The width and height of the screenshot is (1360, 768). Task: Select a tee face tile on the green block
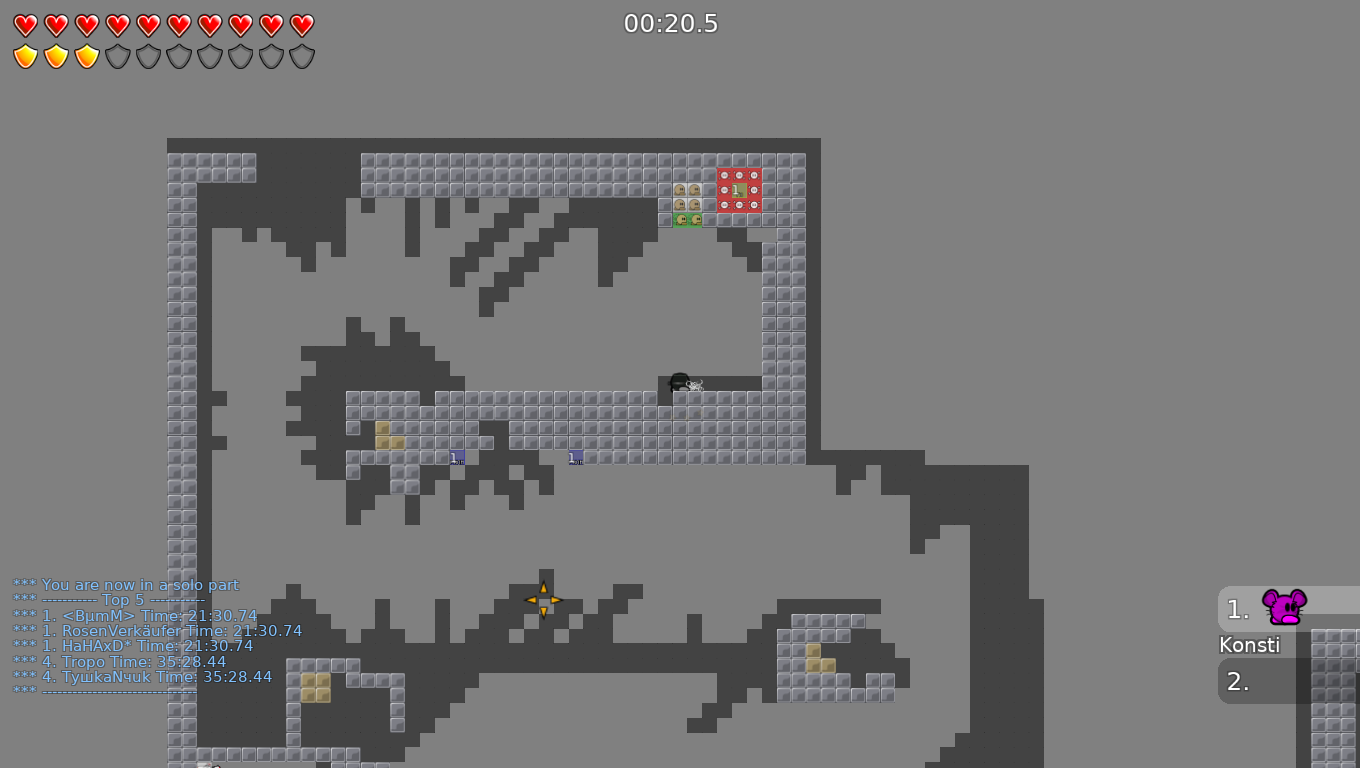click(682, 220)
